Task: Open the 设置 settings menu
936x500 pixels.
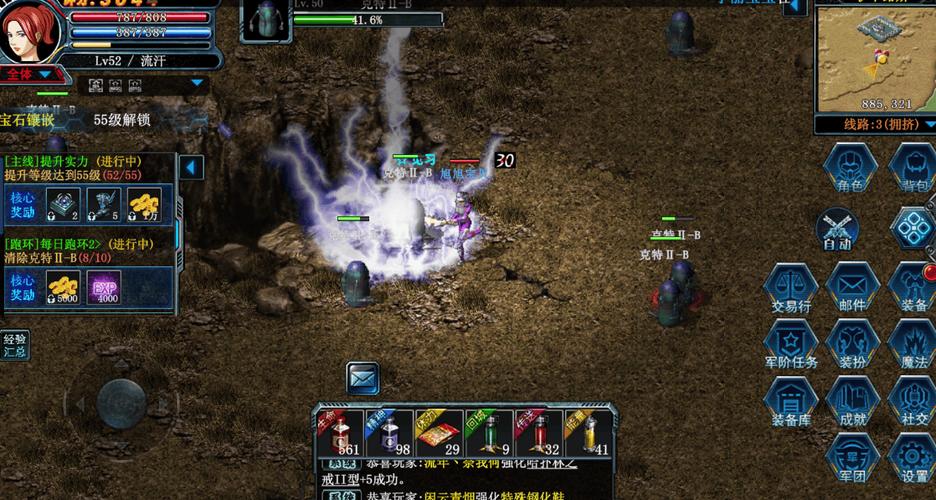Action: pos(913,458)
